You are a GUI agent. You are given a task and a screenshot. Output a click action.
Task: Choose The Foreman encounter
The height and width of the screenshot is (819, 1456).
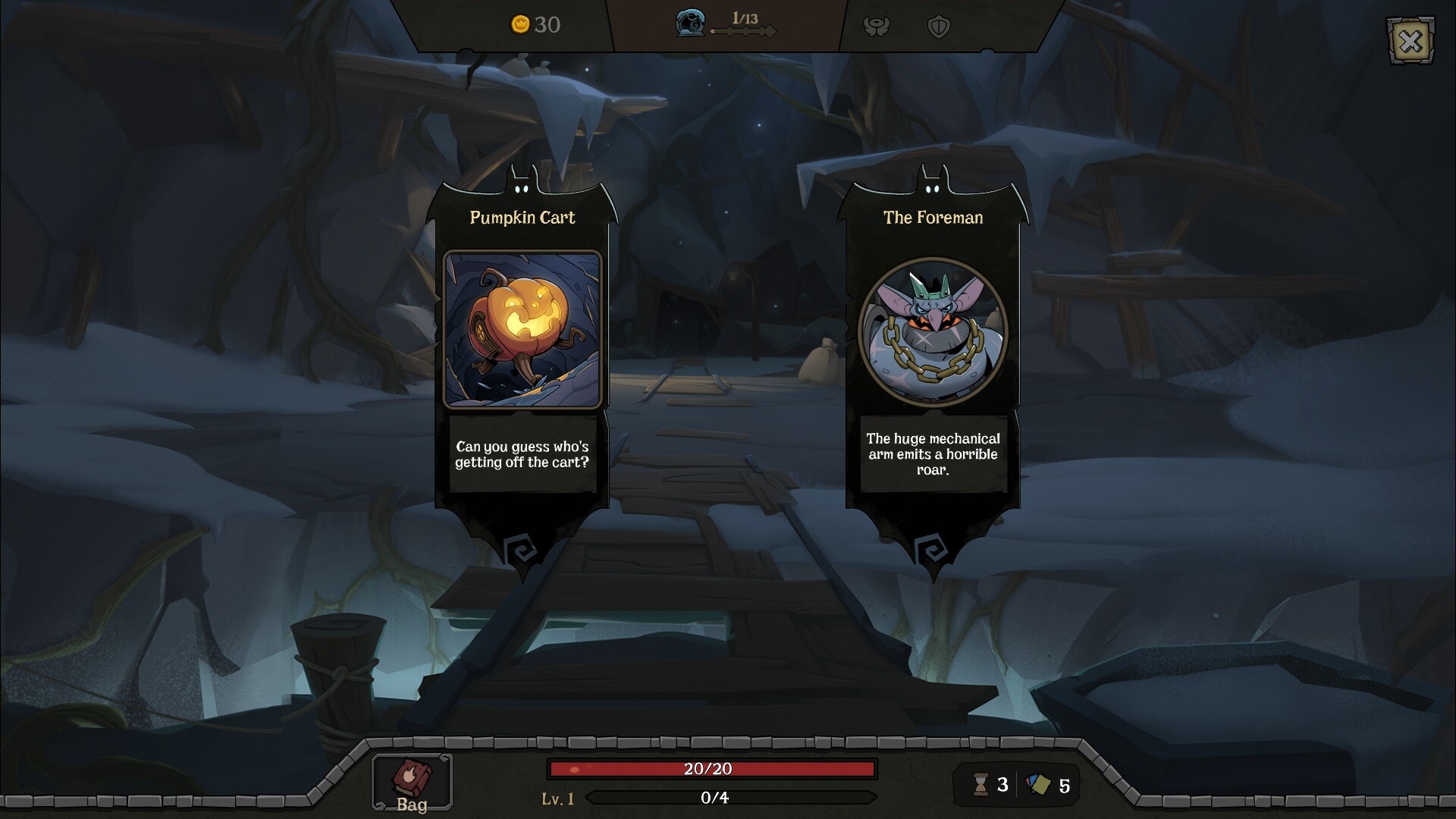pos(931,341)
